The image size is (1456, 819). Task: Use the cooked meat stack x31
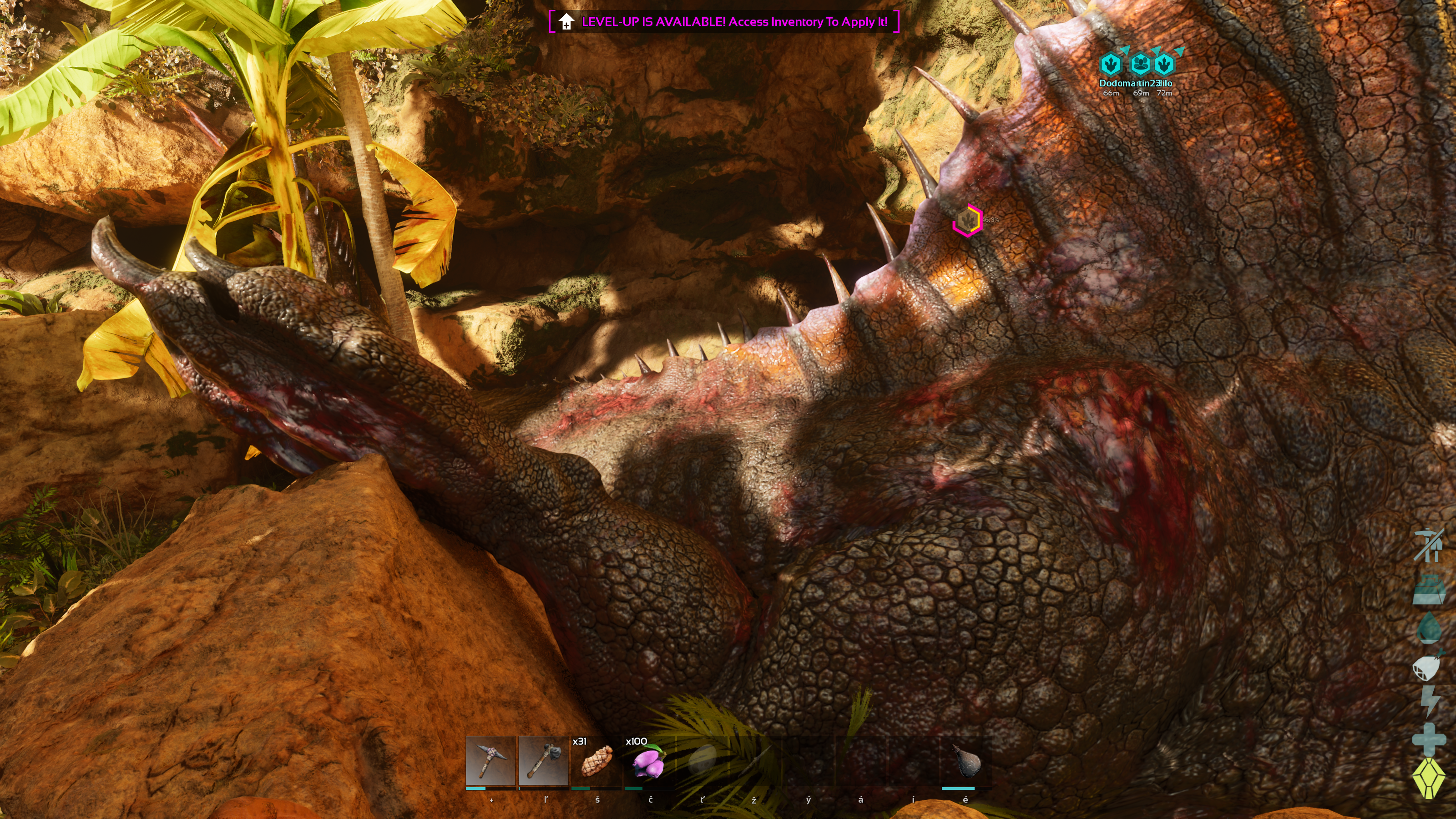point(597,761)
